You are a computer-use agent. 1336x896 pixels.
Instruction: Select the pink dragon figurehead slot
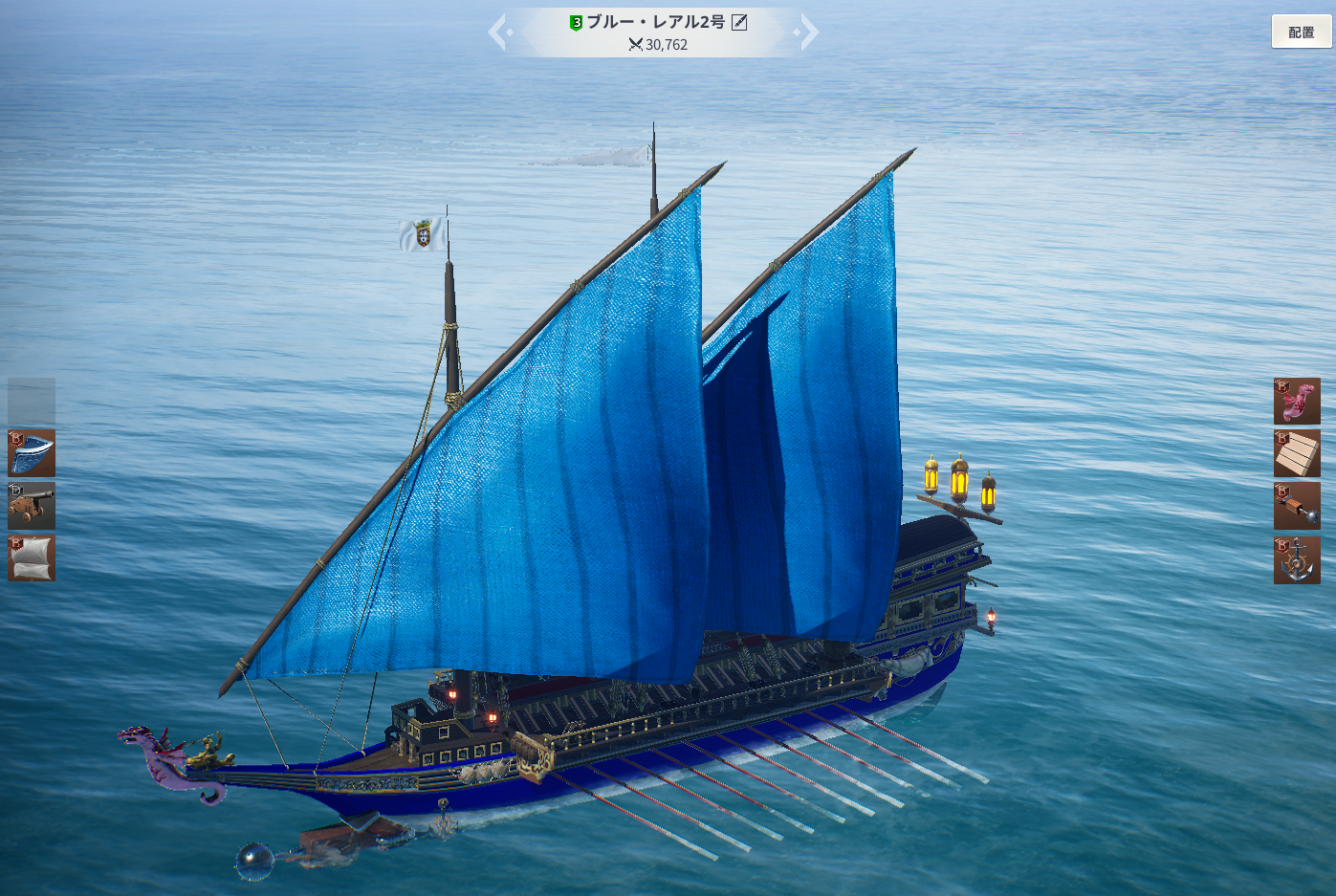click(1297, 402)
